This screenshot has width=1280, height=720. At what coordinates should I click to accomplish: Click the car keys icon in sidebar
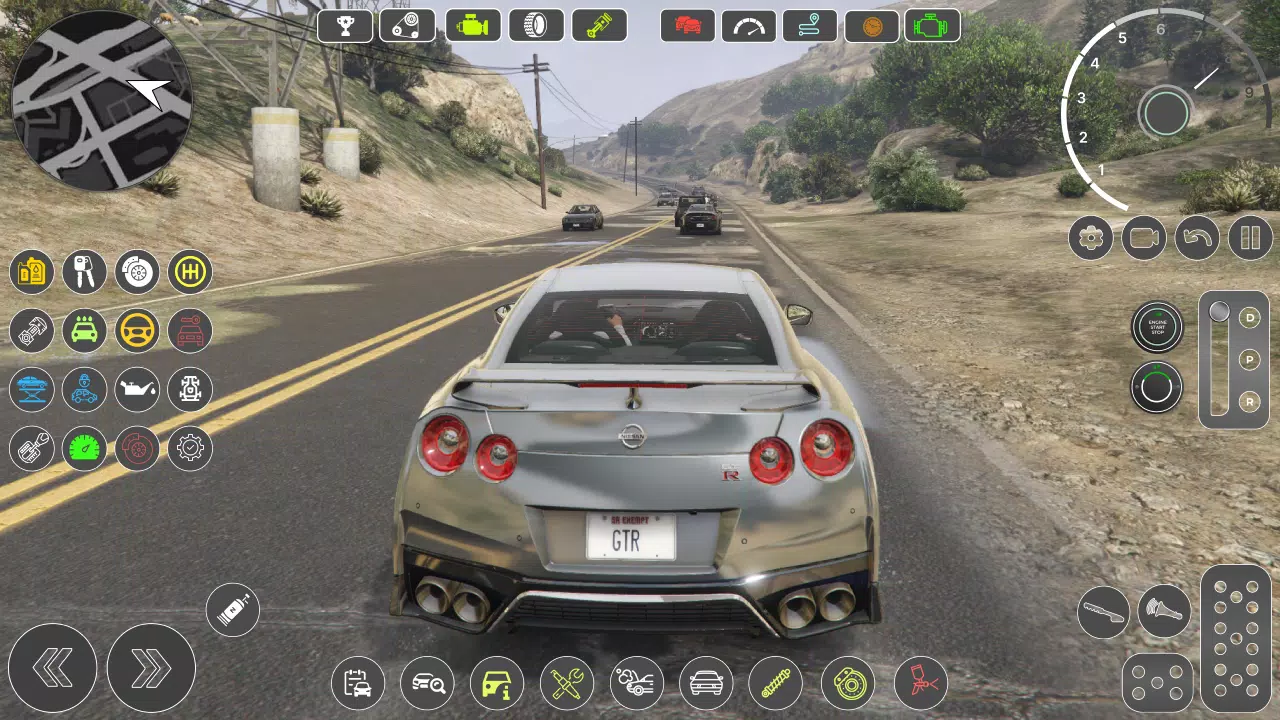pyautogui.click(x=84, y=272)
